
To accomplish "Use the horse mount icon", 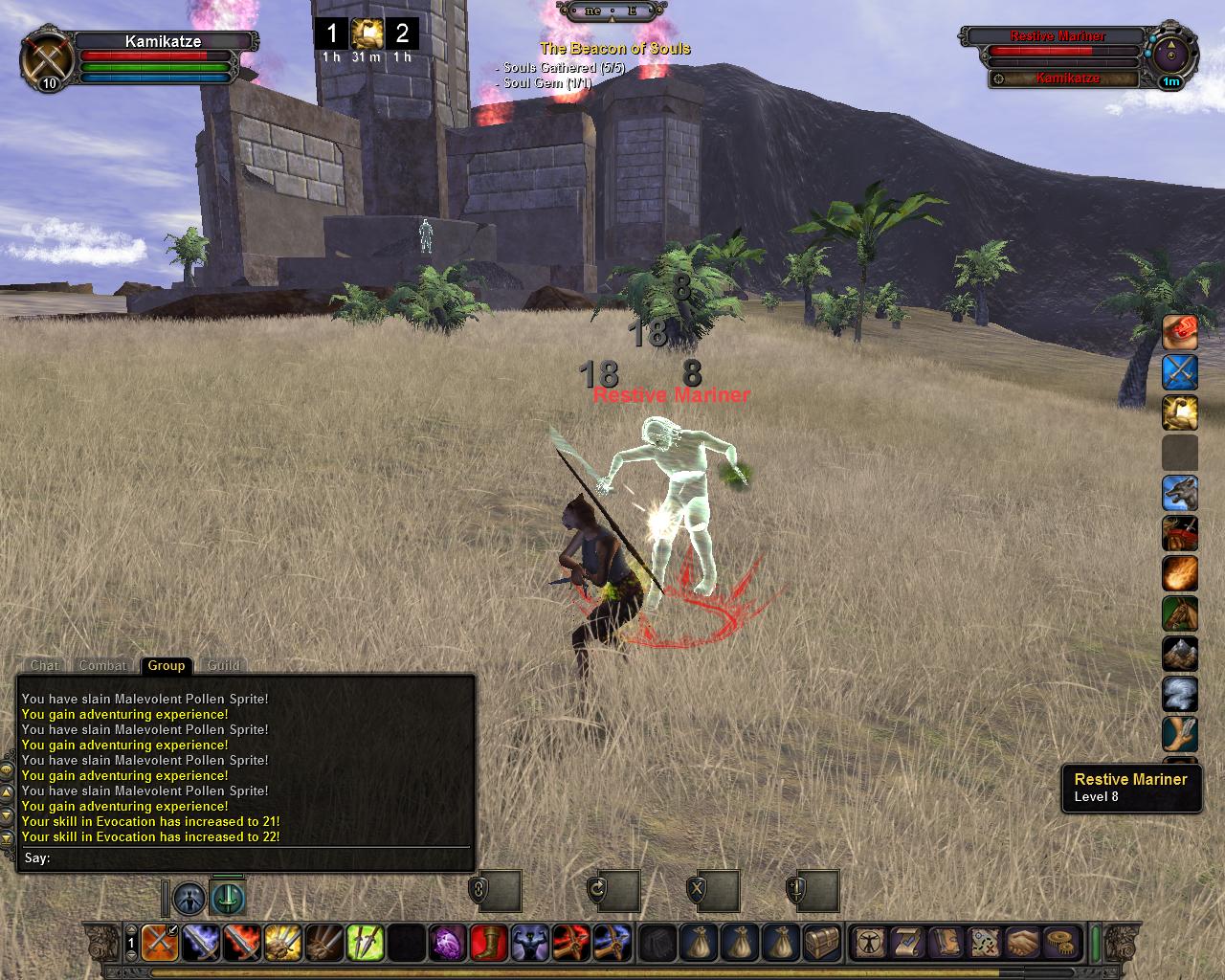I will pos(1180,614).
